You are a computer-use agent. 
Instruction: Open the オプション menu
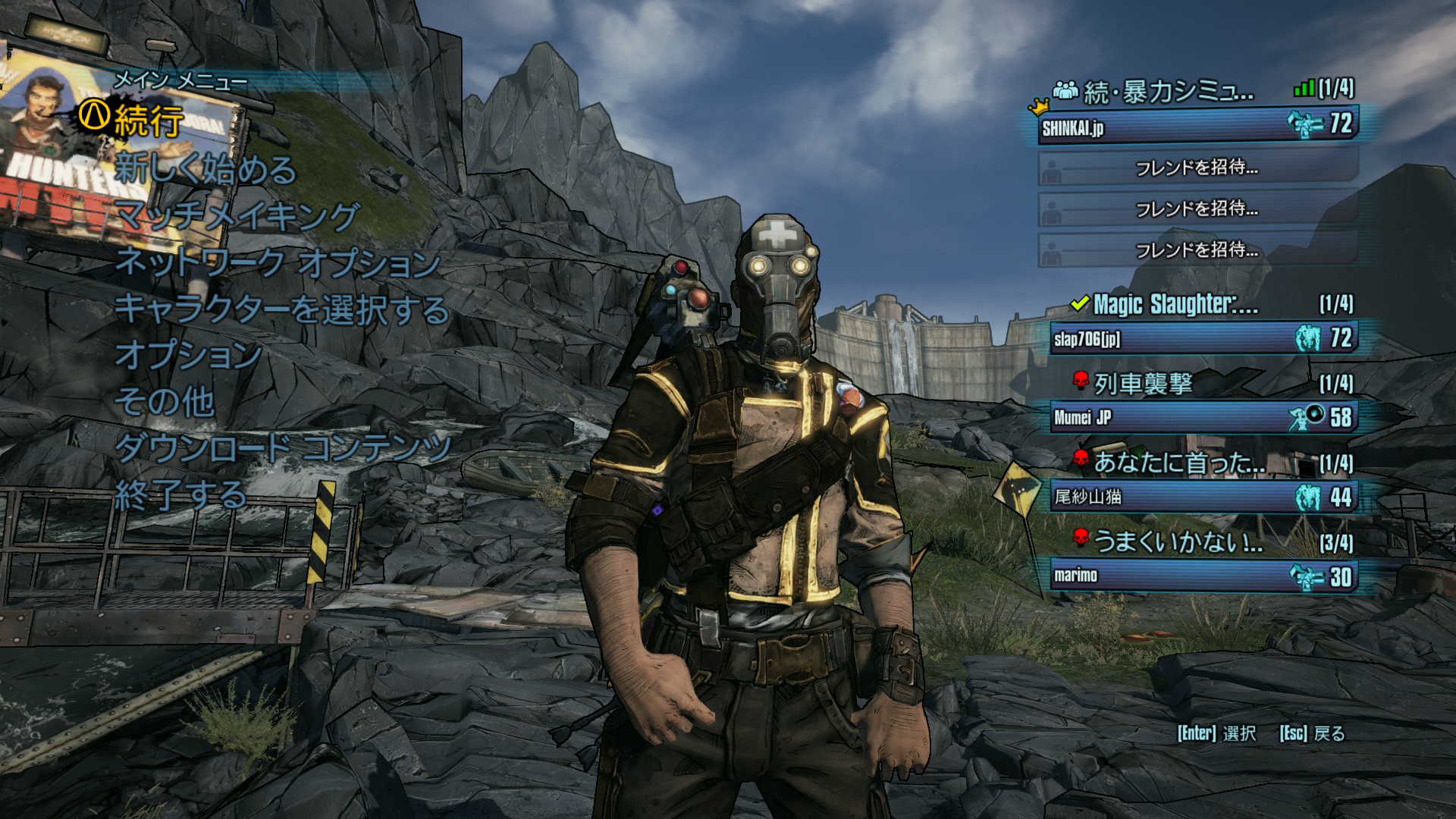188,355
